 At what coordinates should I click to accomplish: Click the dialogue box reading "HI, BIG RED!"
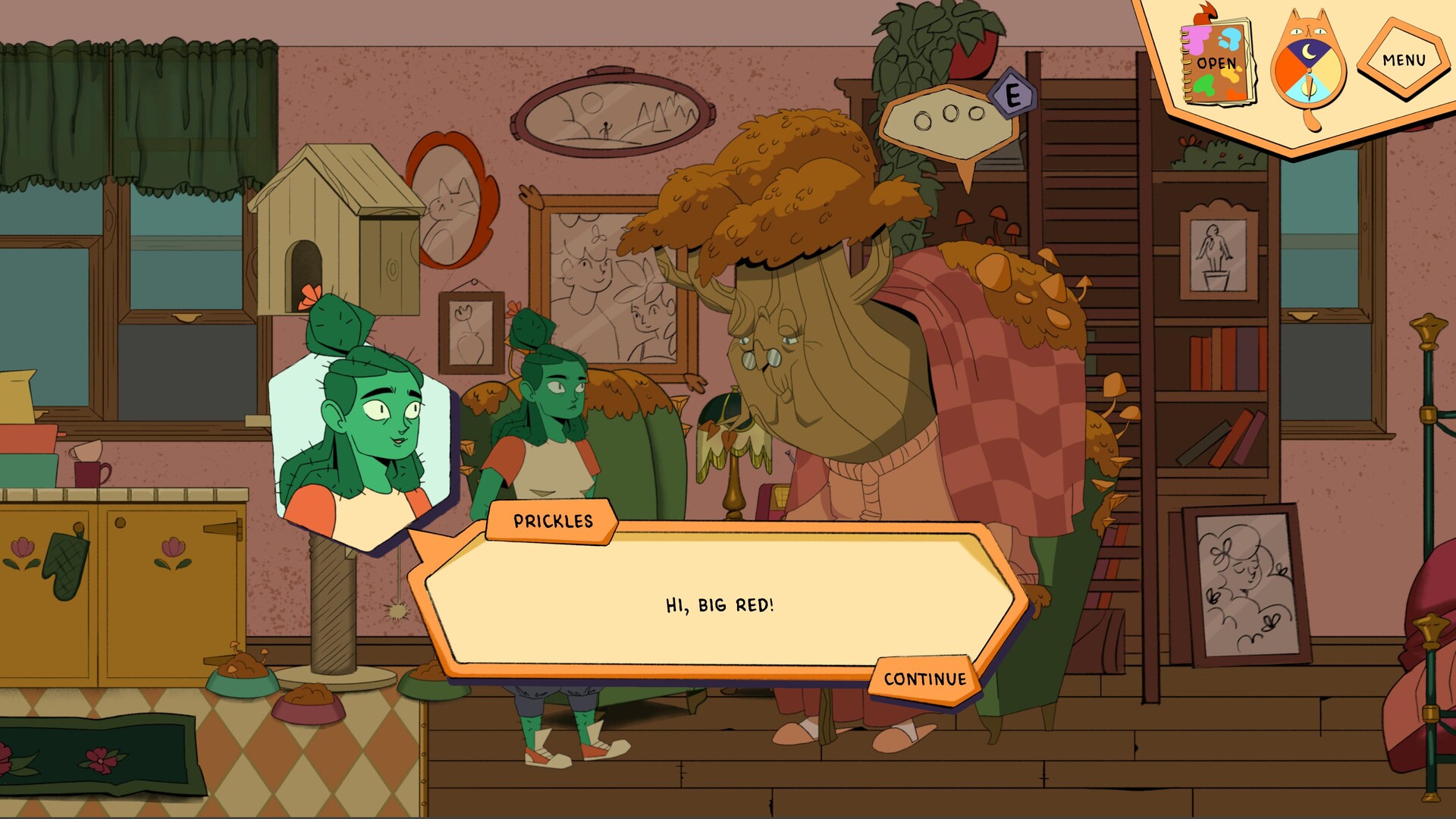tap(720, 605)
